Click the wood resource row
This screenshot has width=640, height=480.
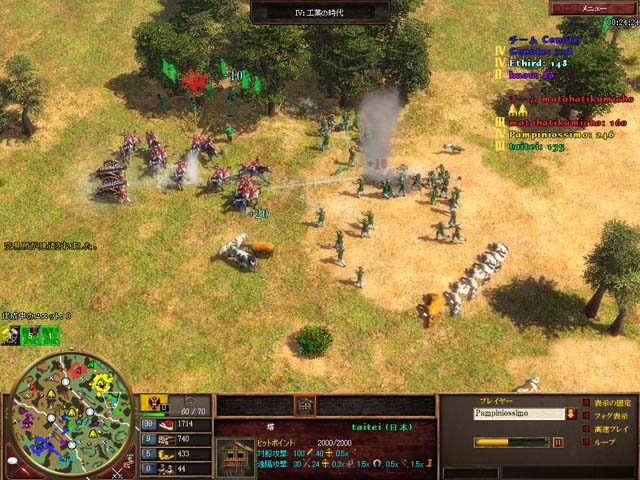click(174, 439)
